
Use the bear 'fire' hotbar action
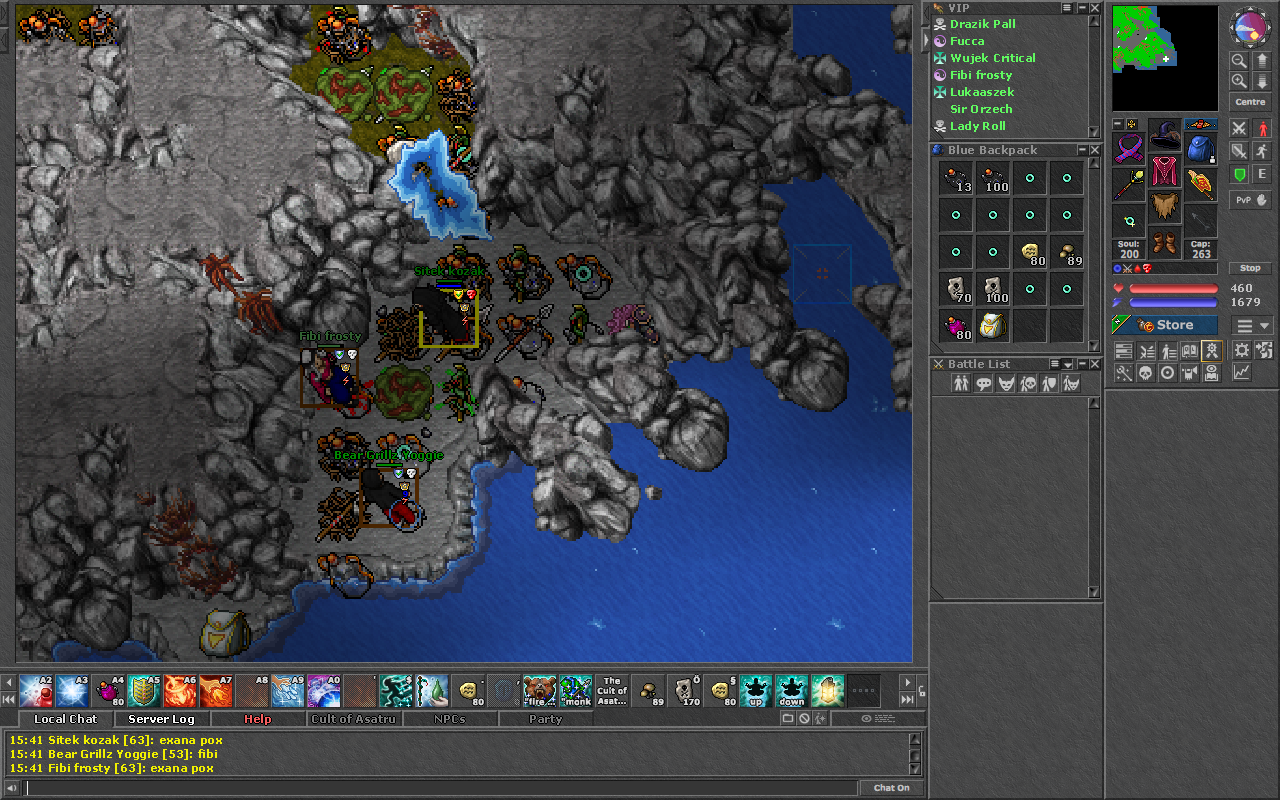[x=539, y=690]
